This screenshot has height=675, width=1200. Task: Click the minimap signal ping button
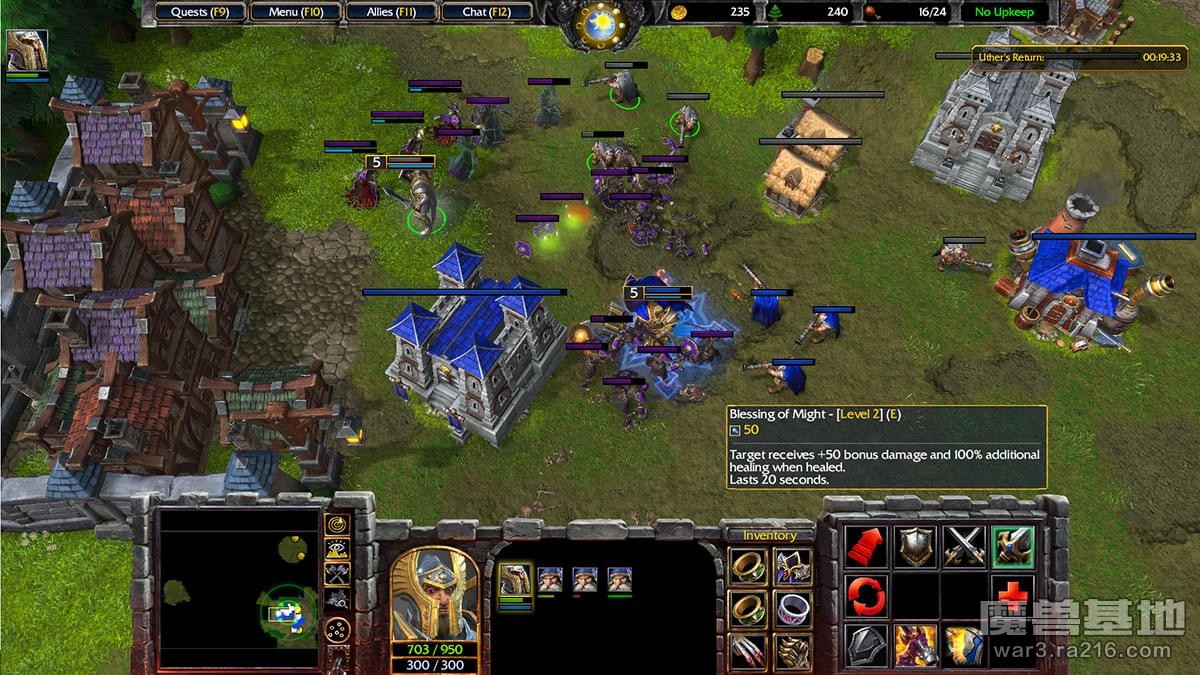coord(338,523)
